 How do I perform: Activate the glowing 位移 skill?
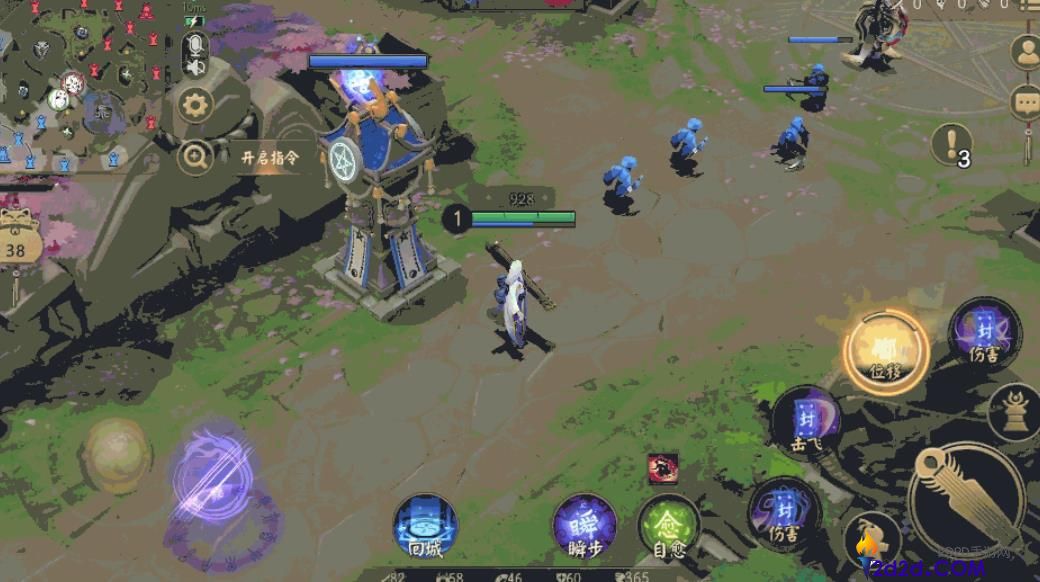point(885,352)
